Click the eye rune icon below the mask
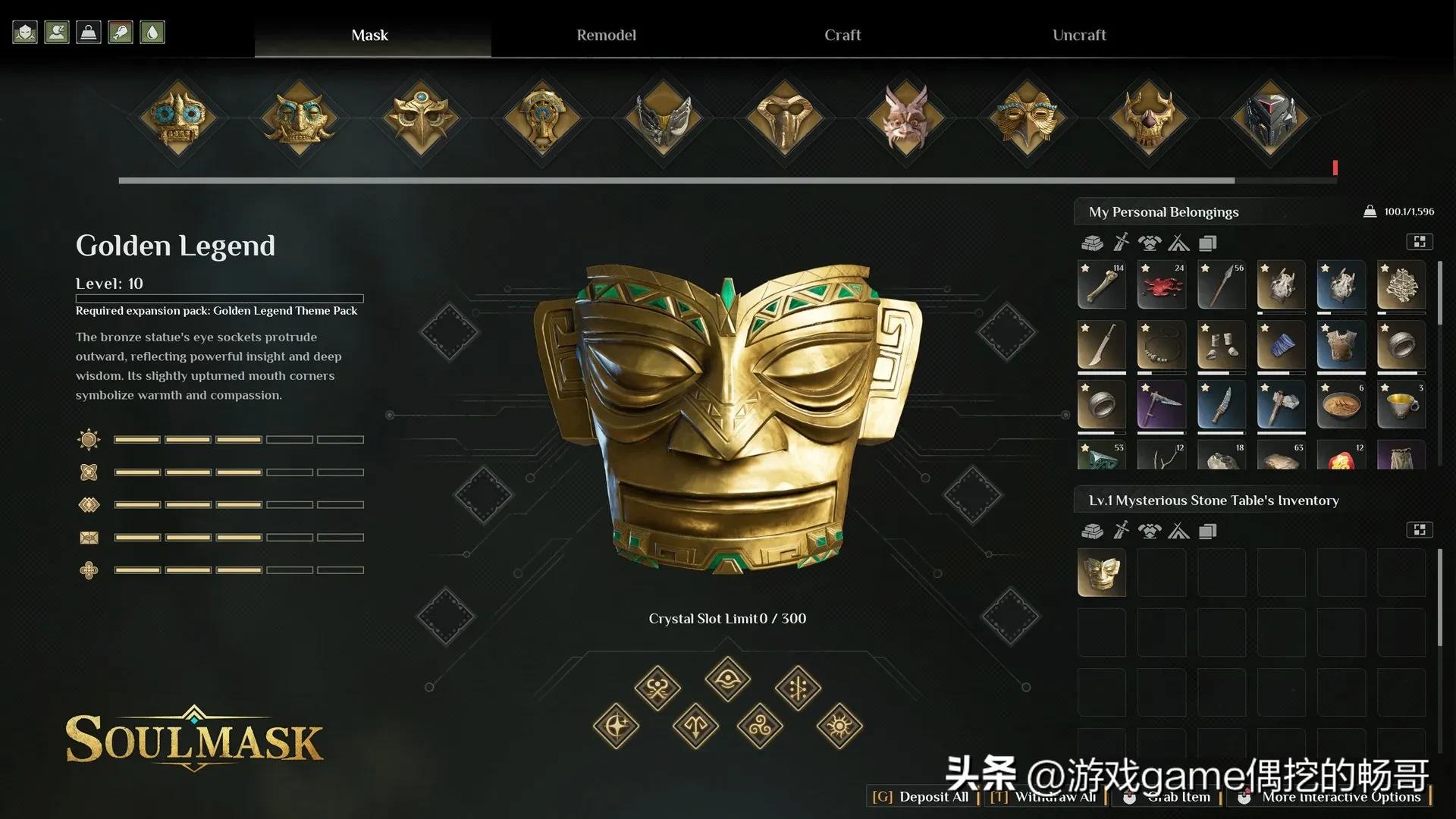The width and height of the screenshot is (1456, 819). click(x=726, y=680)
